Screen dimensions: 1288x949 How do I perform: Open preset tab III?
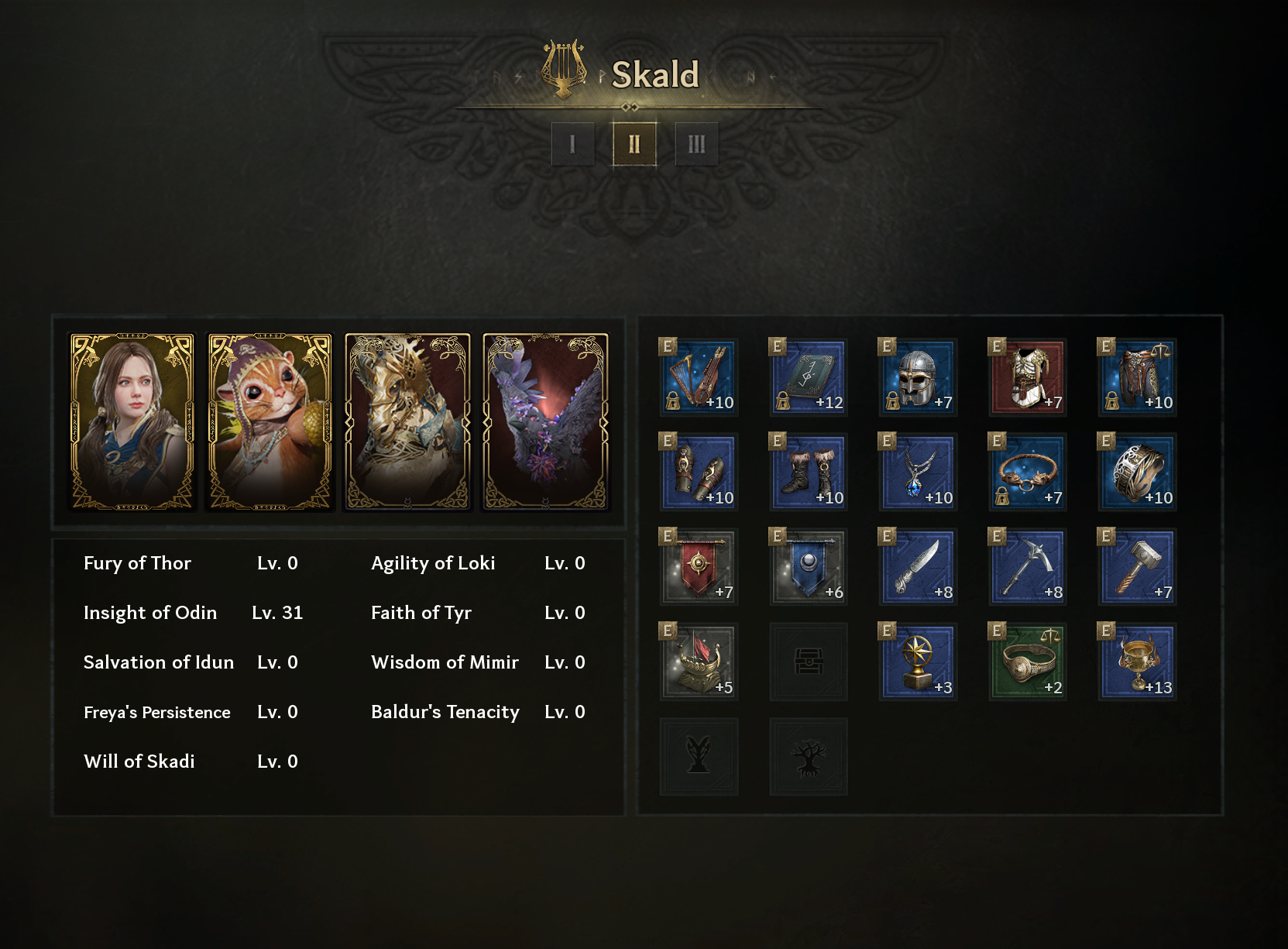point(696,144)
